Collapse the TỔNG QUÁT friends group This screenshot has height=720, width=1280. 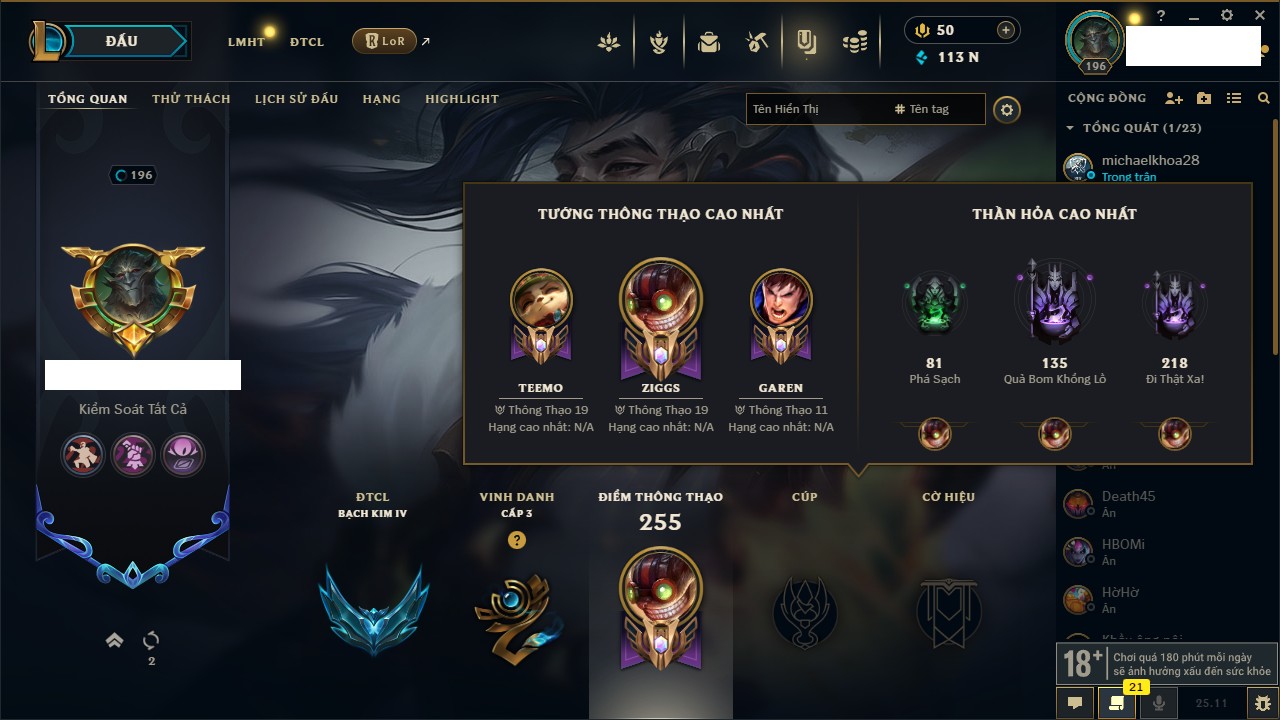coord(1070,128)
